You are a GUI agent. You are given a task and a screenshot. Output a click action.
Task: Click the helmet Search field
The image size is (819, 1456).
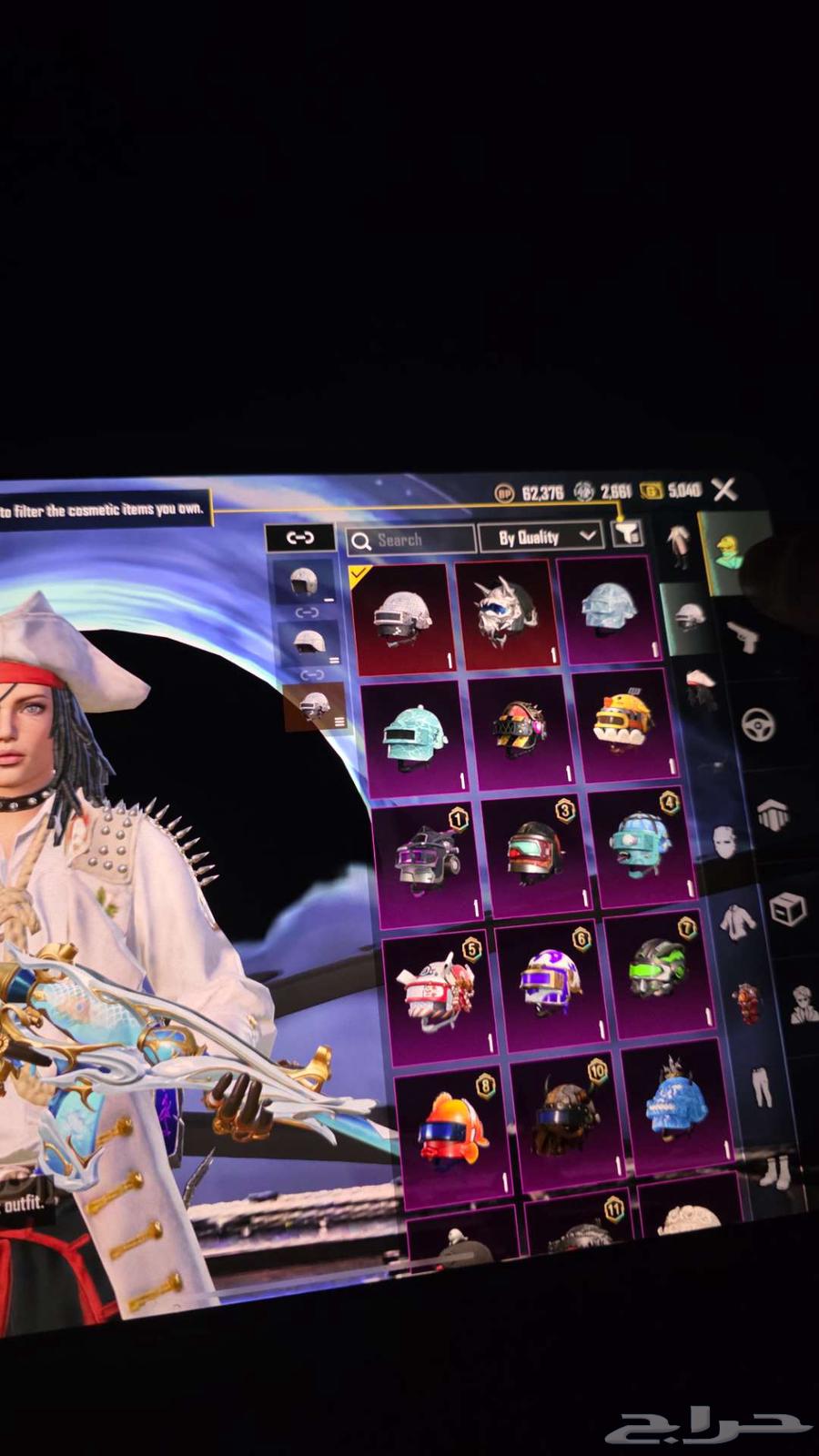411,541
